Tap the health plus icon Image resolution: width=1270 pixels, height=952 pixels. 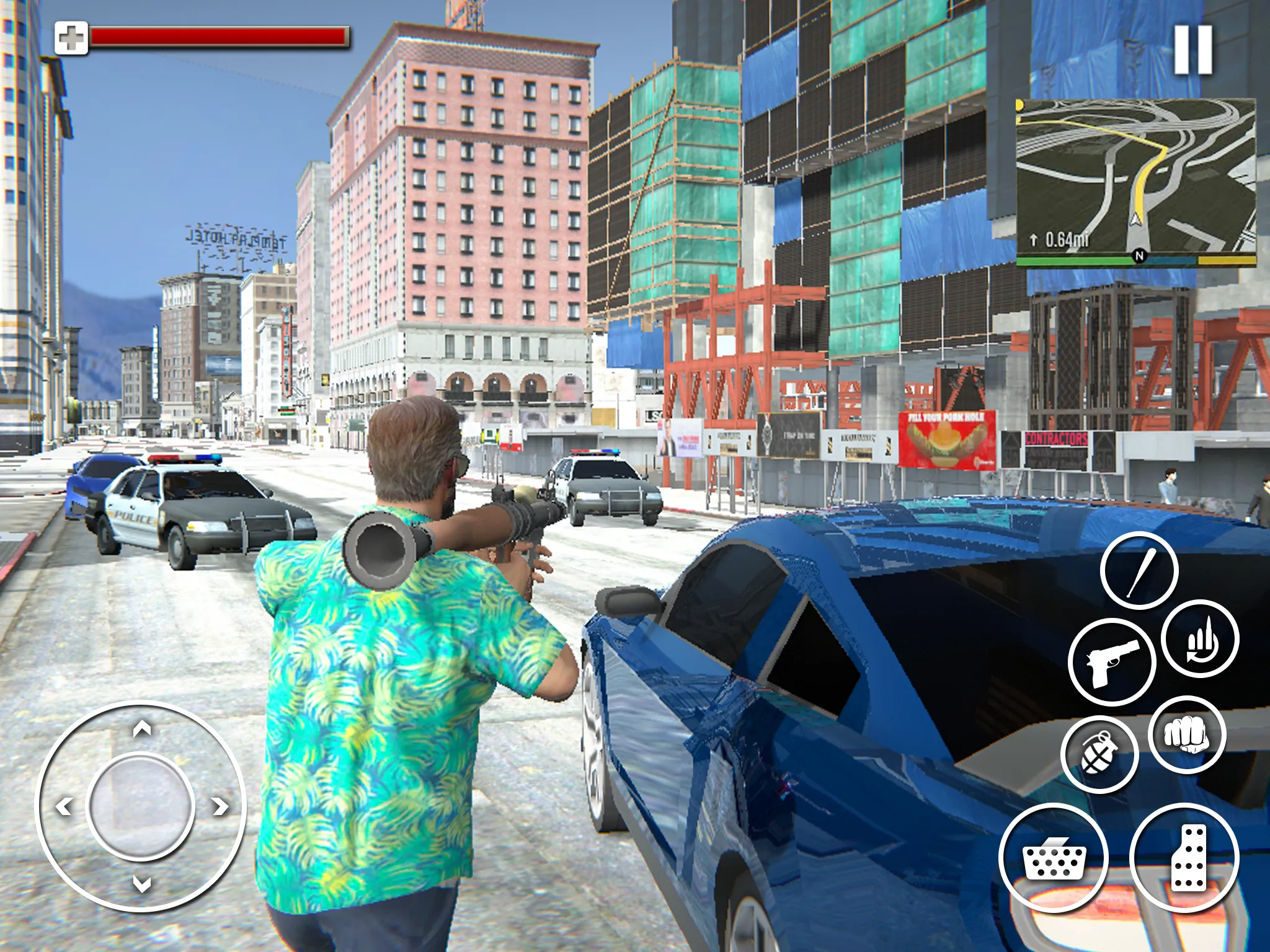tap(73, 37)
